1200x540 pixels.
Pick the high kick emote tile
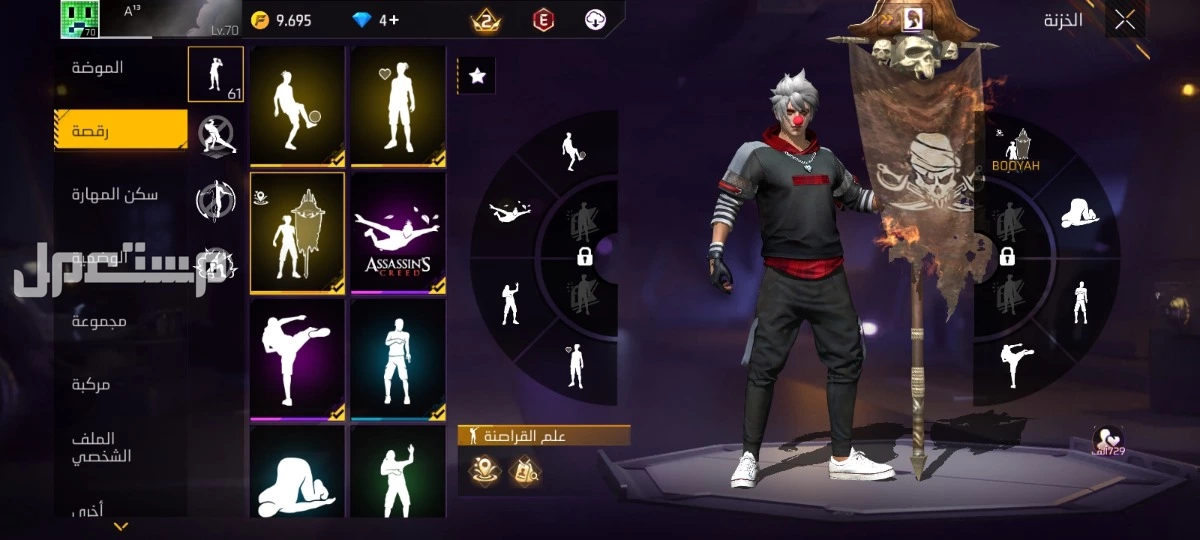tap(297, 358)
